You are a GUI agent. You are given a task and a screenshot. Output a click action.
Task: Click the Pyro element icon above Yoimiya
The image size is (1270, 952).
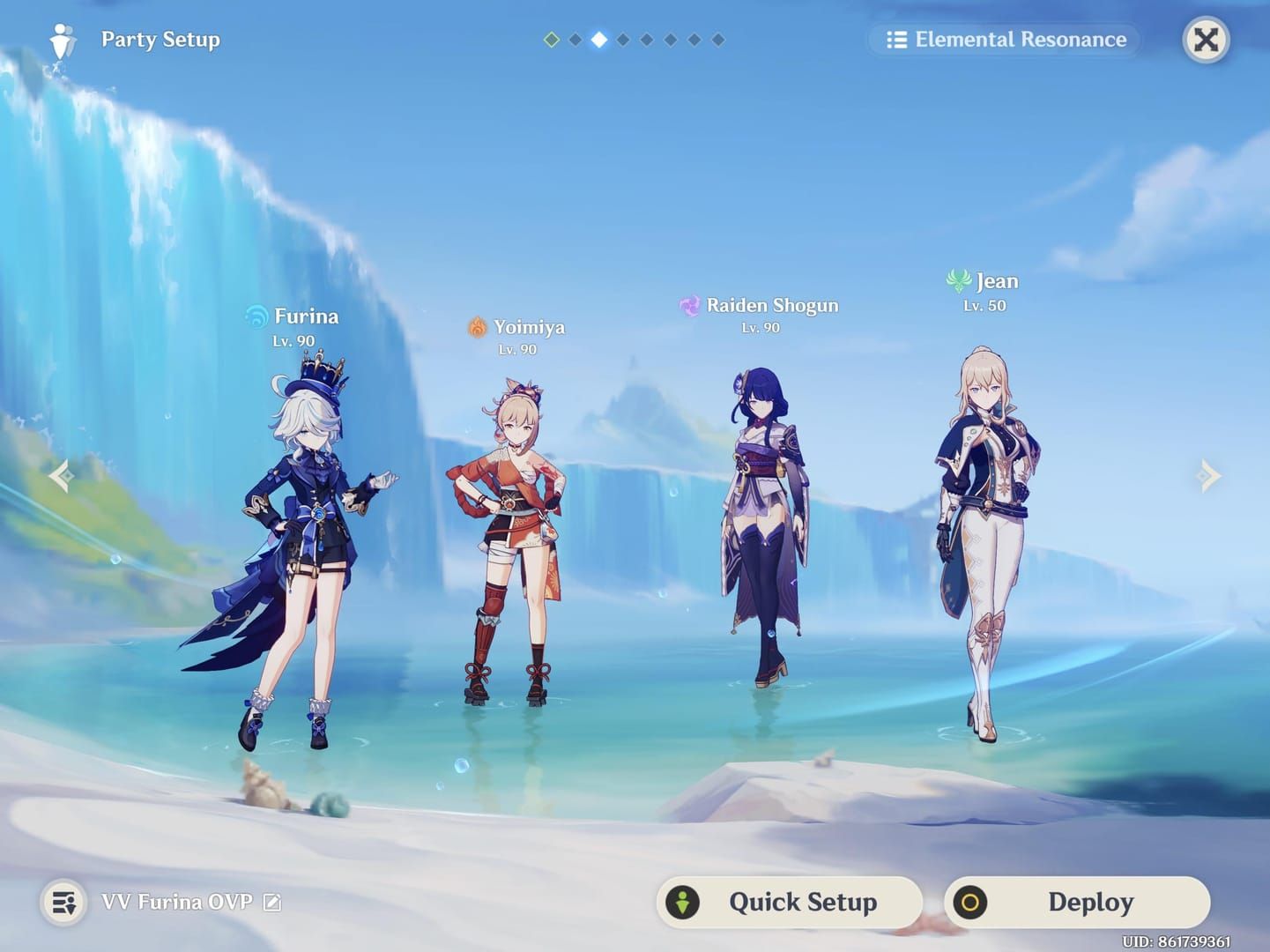(x=477, y=326)
